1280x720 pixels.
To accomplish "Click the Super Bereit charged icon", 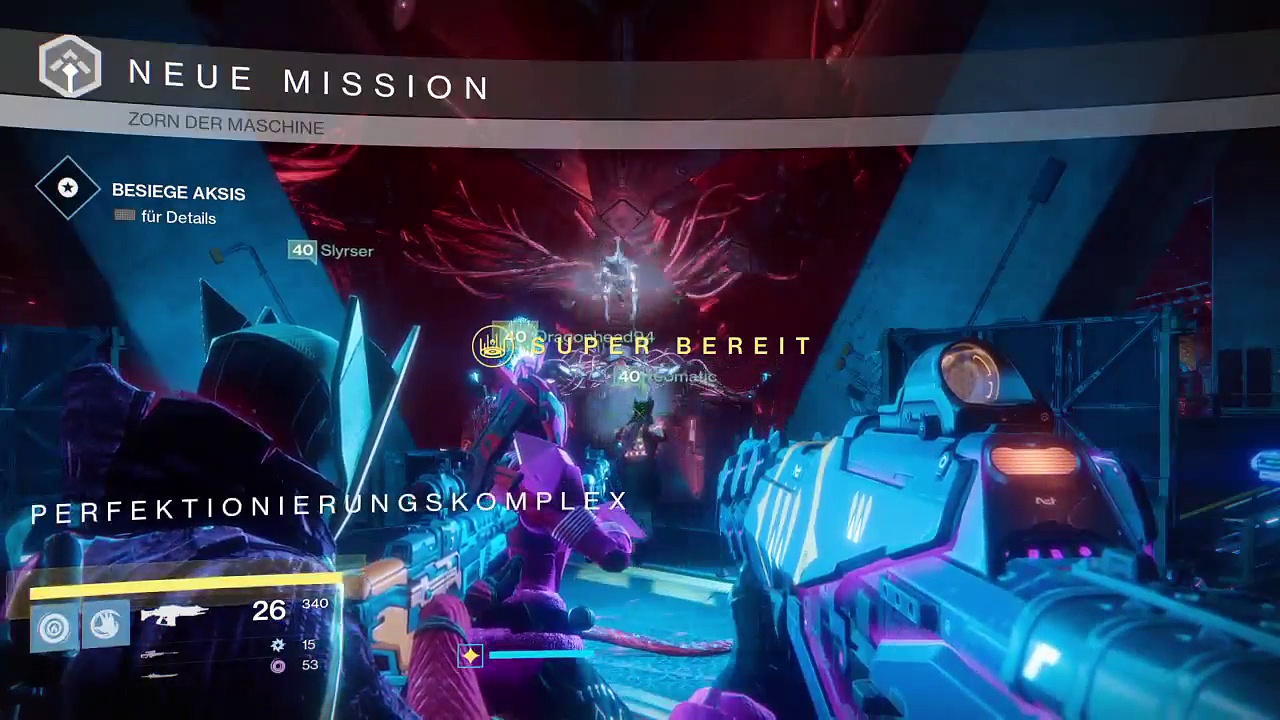I will pyautogui.click(x=492, y=346).
